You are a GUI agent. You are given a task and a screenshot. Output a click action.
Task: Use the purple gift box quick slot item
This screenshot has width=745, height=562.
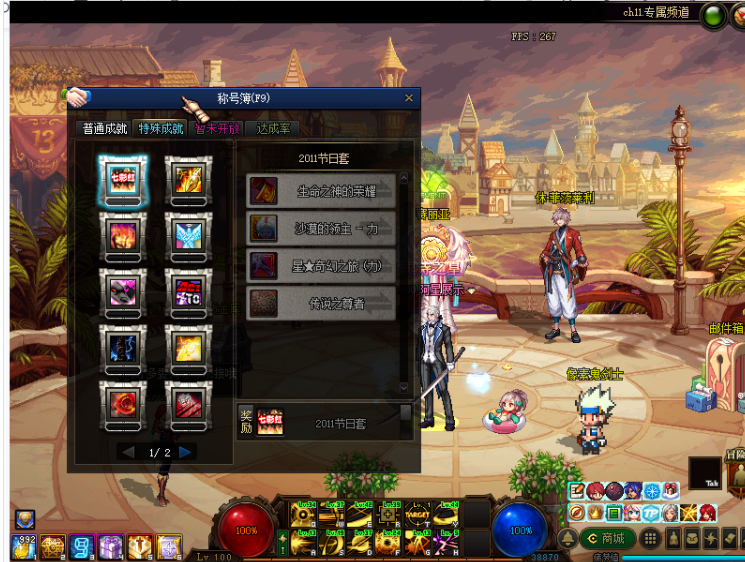click(x=110, y=546)
